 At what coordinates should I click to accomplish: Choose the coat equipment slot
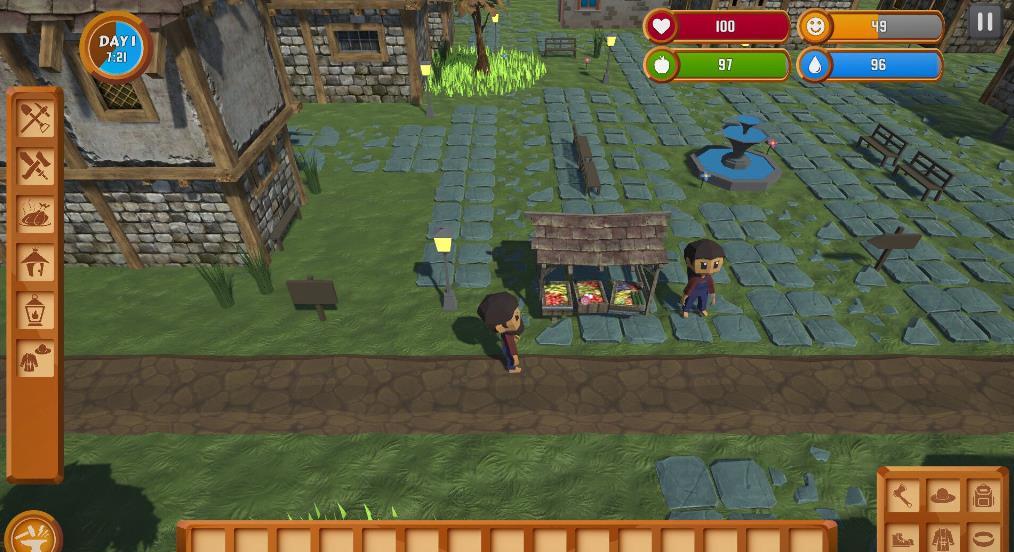[943, 538]
